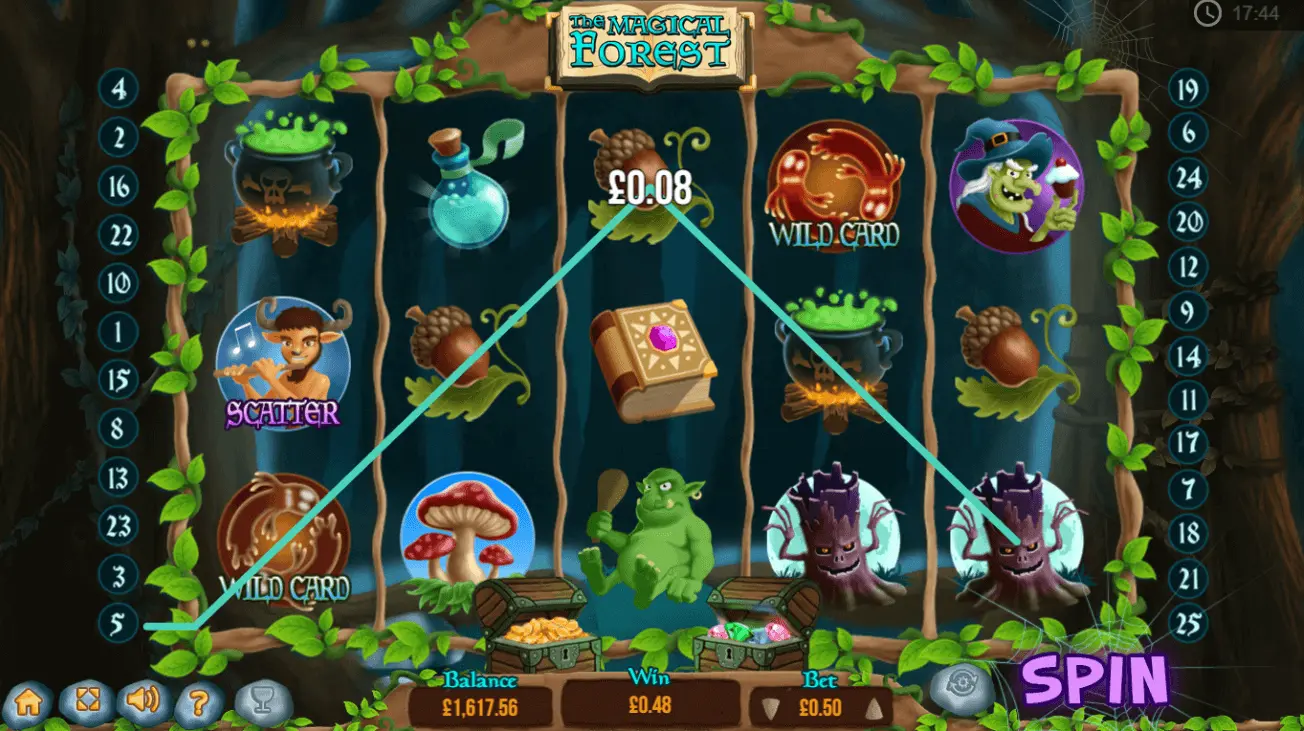Select payline number 5 marker
This screenshot has height=731, width=1304.
coord(118,625)
